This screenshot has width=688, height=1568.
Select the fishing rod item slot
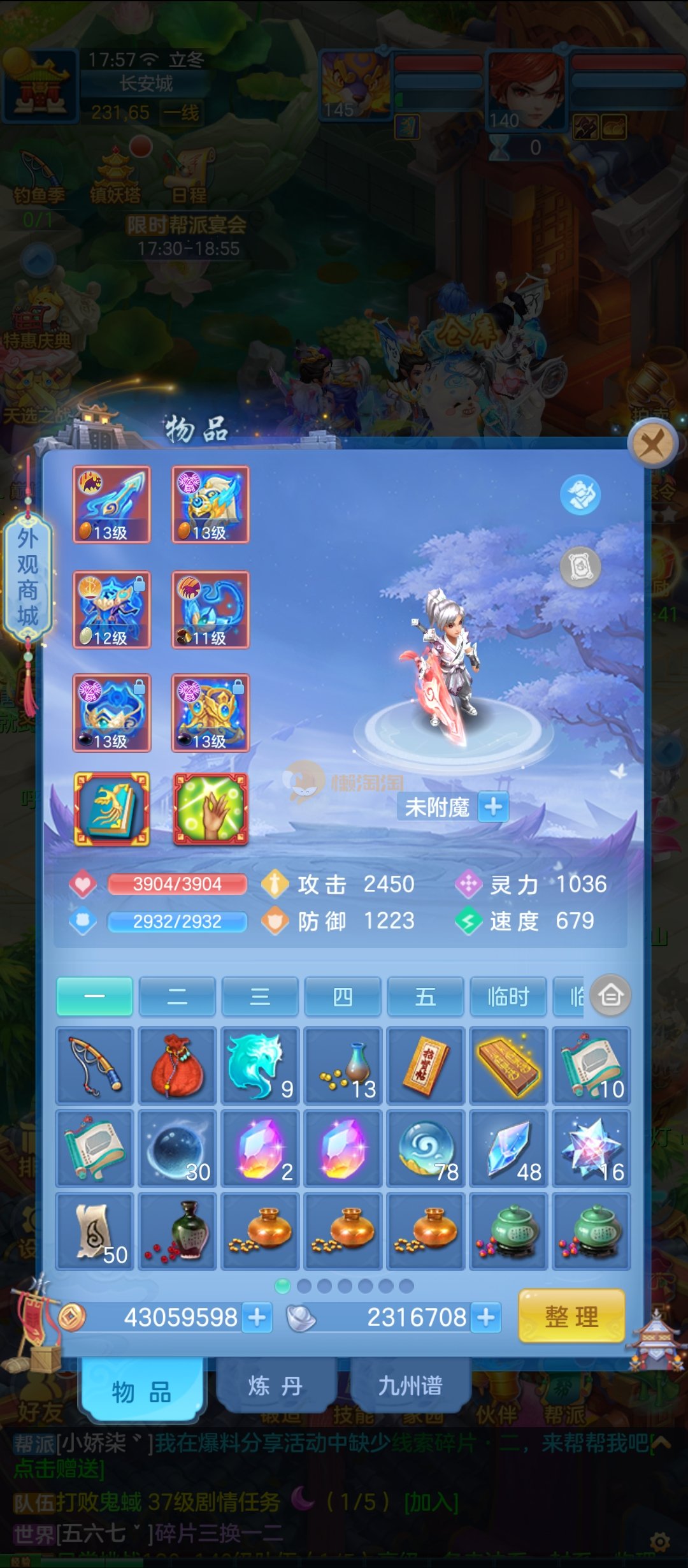tap(95, 1066)
